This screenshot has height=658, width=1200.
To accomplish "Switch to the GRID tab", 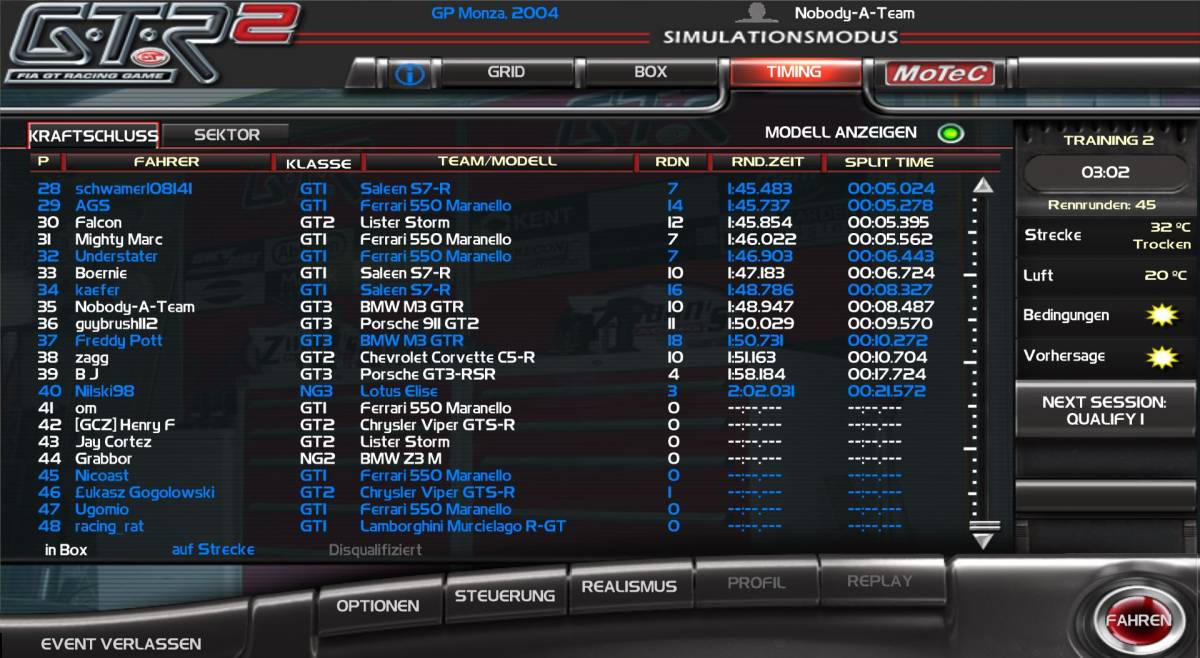I will click(506, 72).
